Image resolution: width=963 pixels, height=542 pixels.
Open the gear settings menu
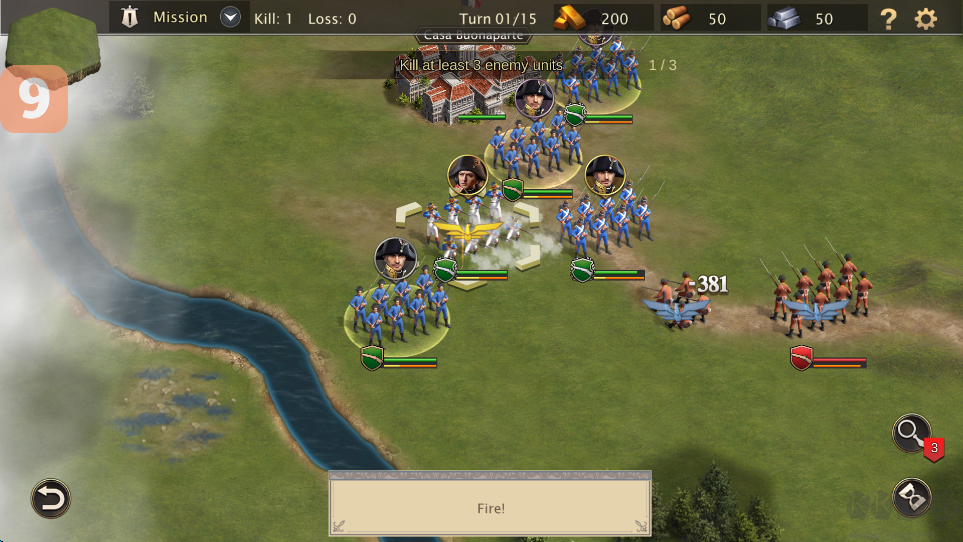(x=927, y=18)
